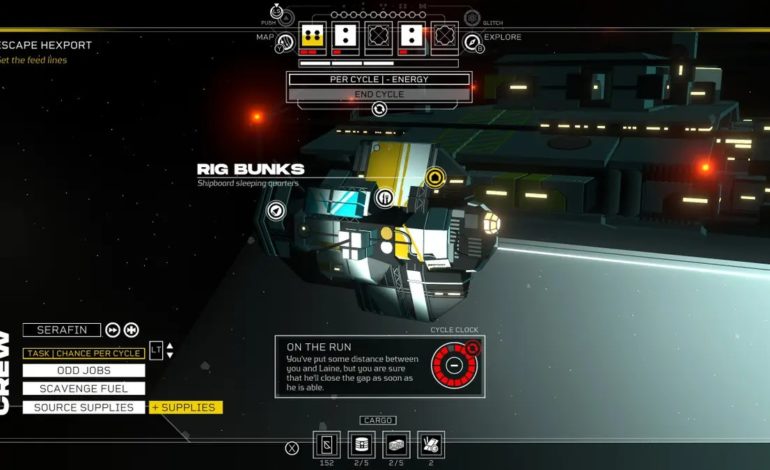770x470 pixels.
Task: Select the Serafin crew member name
Action: click(x=62, y=330)
